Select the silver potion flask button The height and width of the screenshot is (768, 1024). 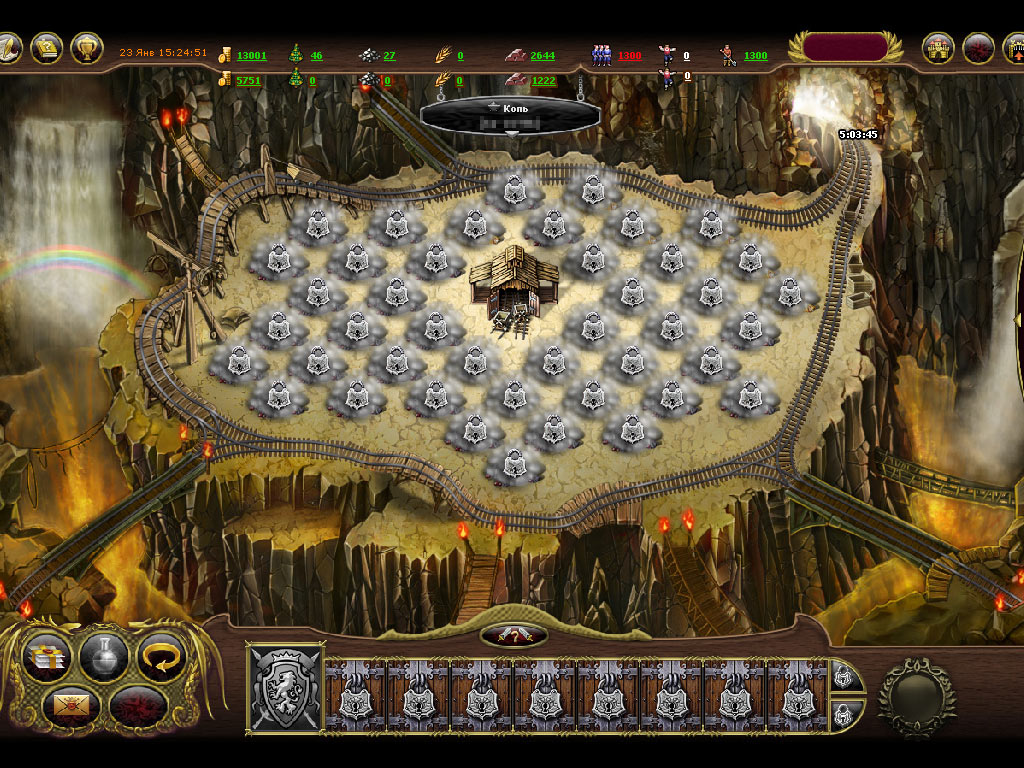coord(104,655)
